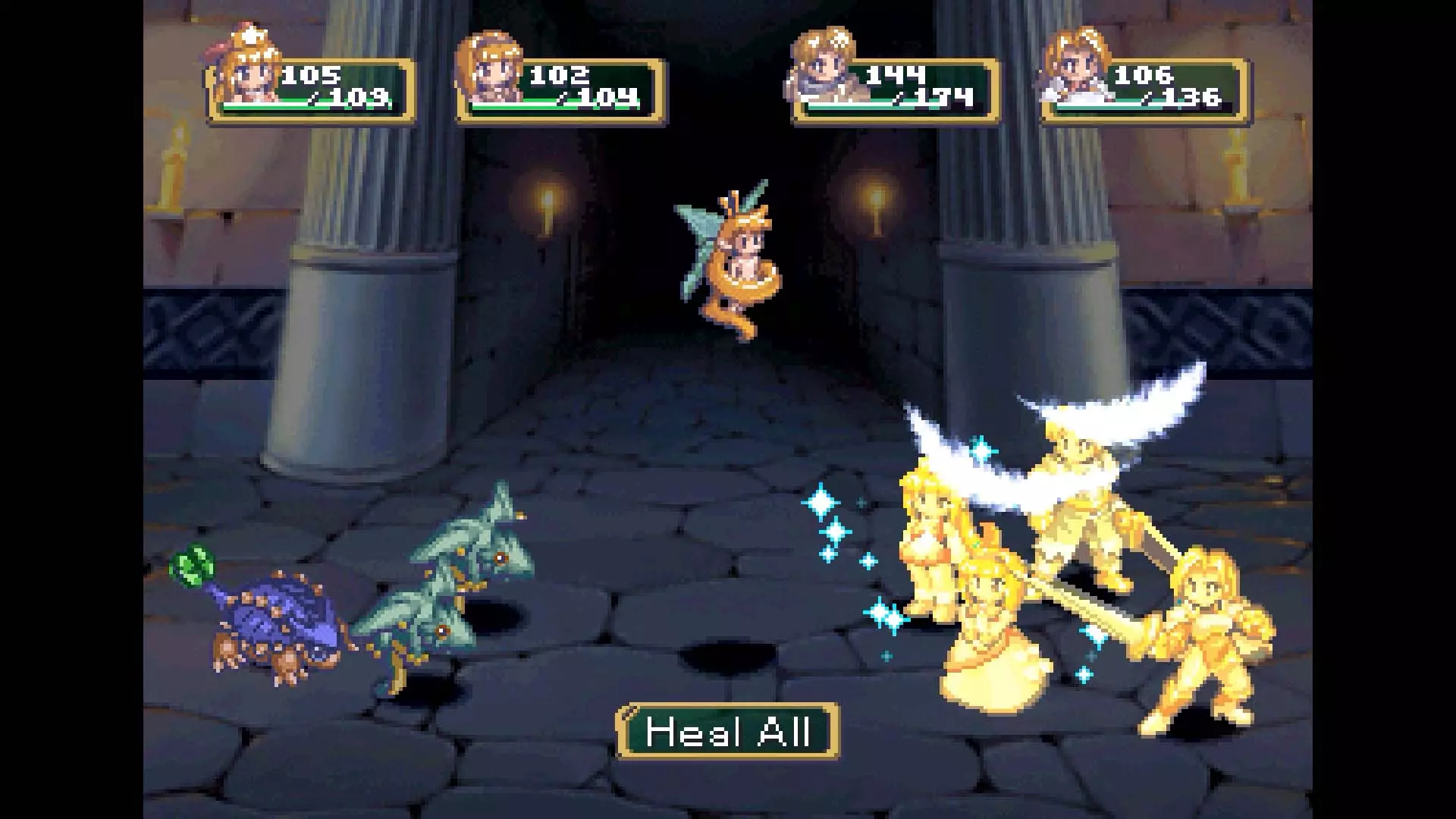The height and width of the screenshot is (819, 1456).
Task: Click the rightmost character portrait
Action: coord(1081,68)
